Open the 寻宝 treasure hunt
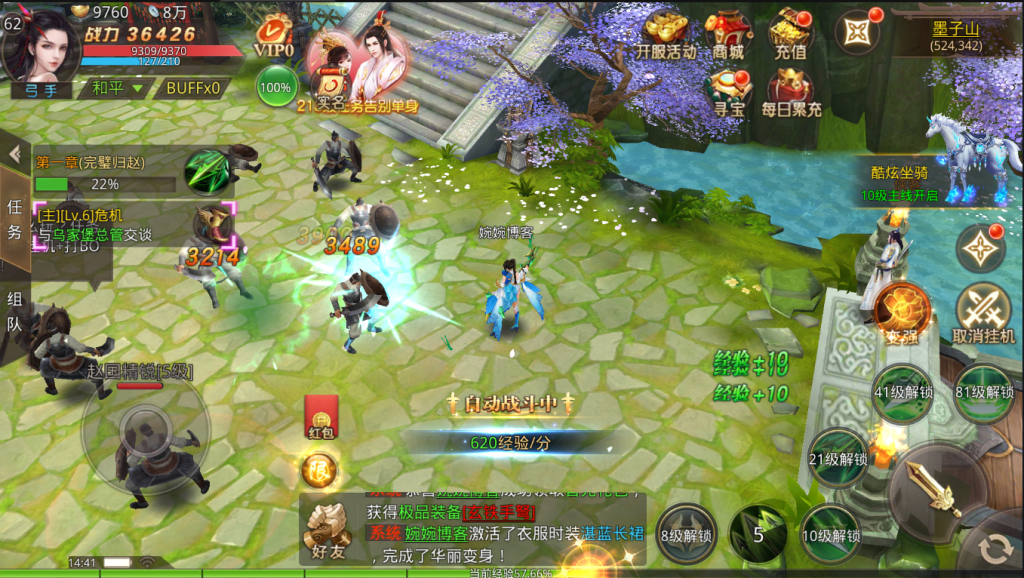 click(728, 92)
